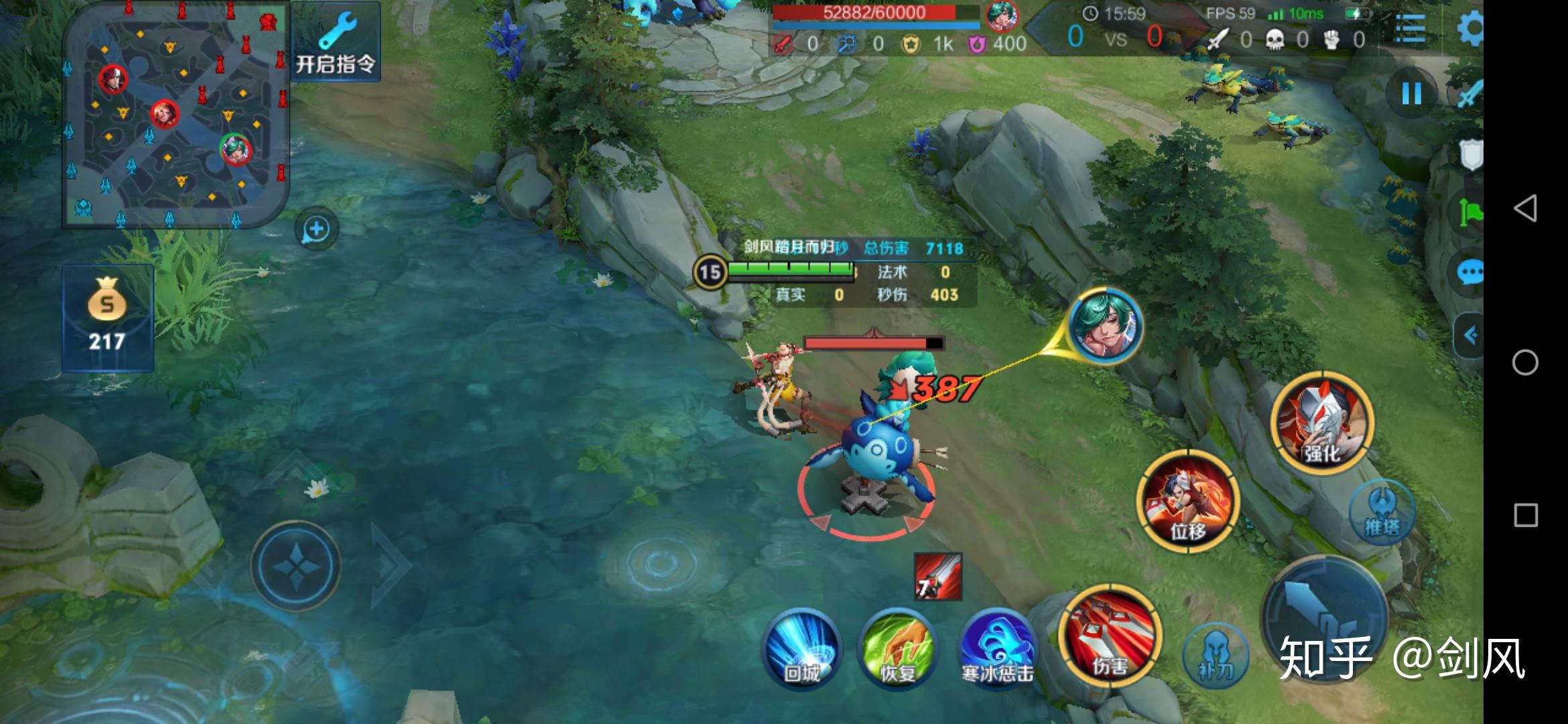The height and width of the screenshot is (724, 1568).
Task: Tap the quick message plus bubble
Action: 316,229
